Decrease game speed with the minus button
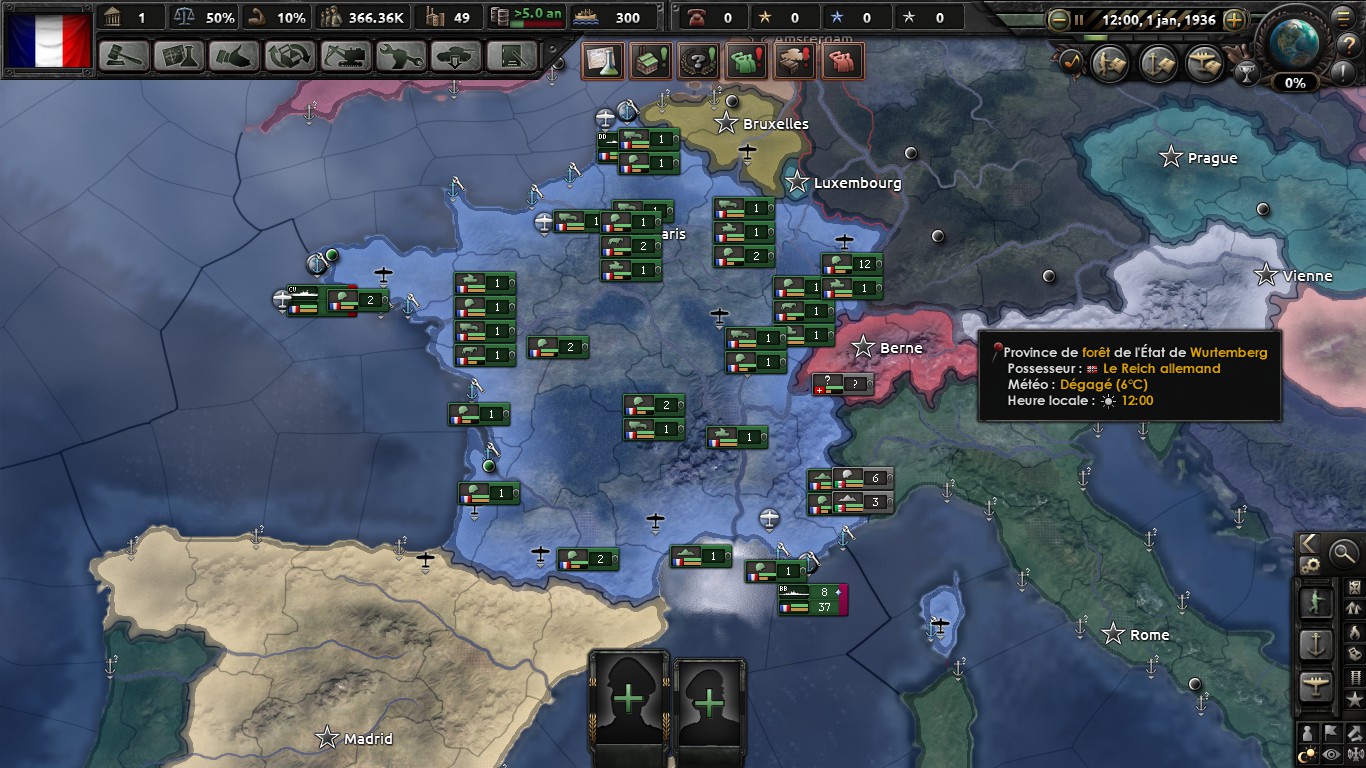This screenshot has height=768, width=1366. tap(1059, 19)
